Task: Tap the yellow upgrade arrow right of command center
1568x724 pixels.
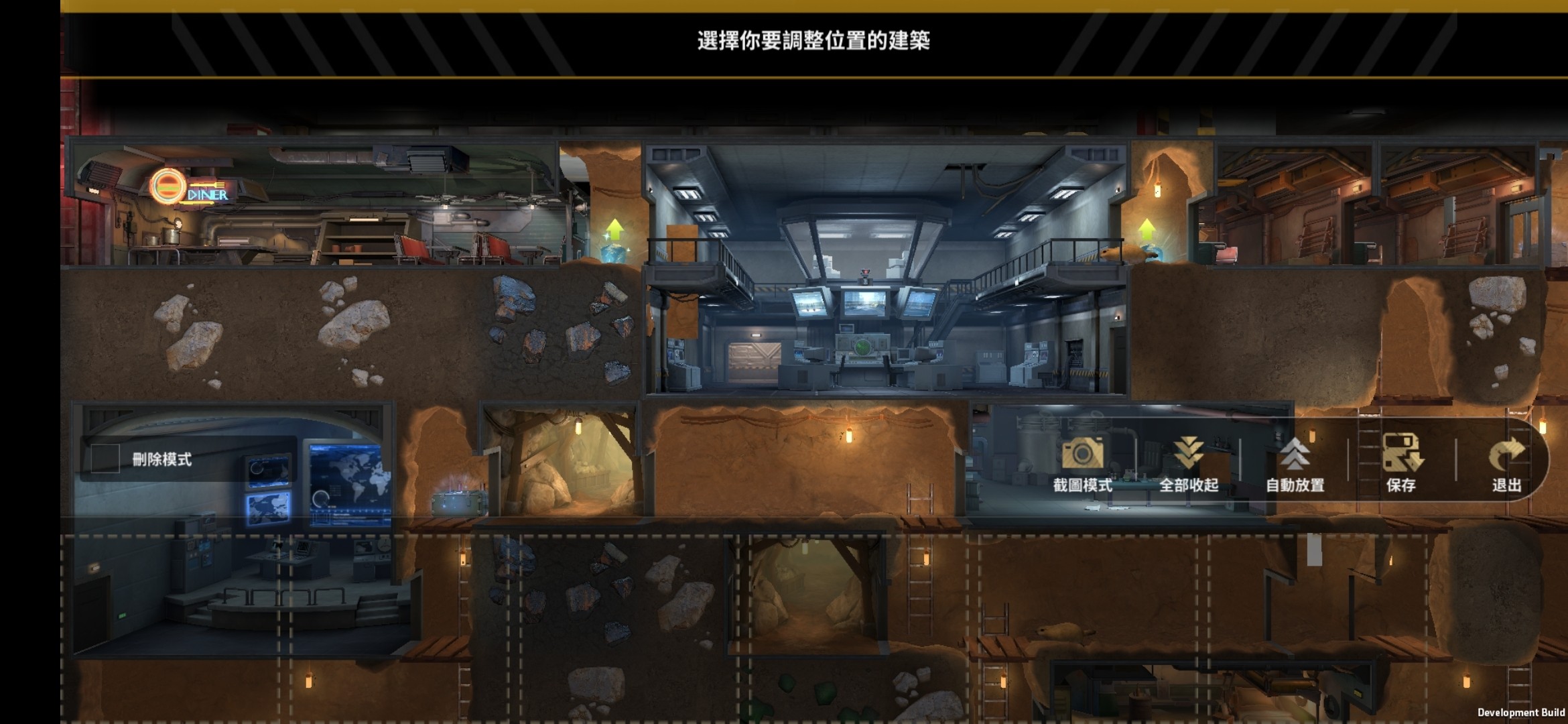Action: (1147, 228)
